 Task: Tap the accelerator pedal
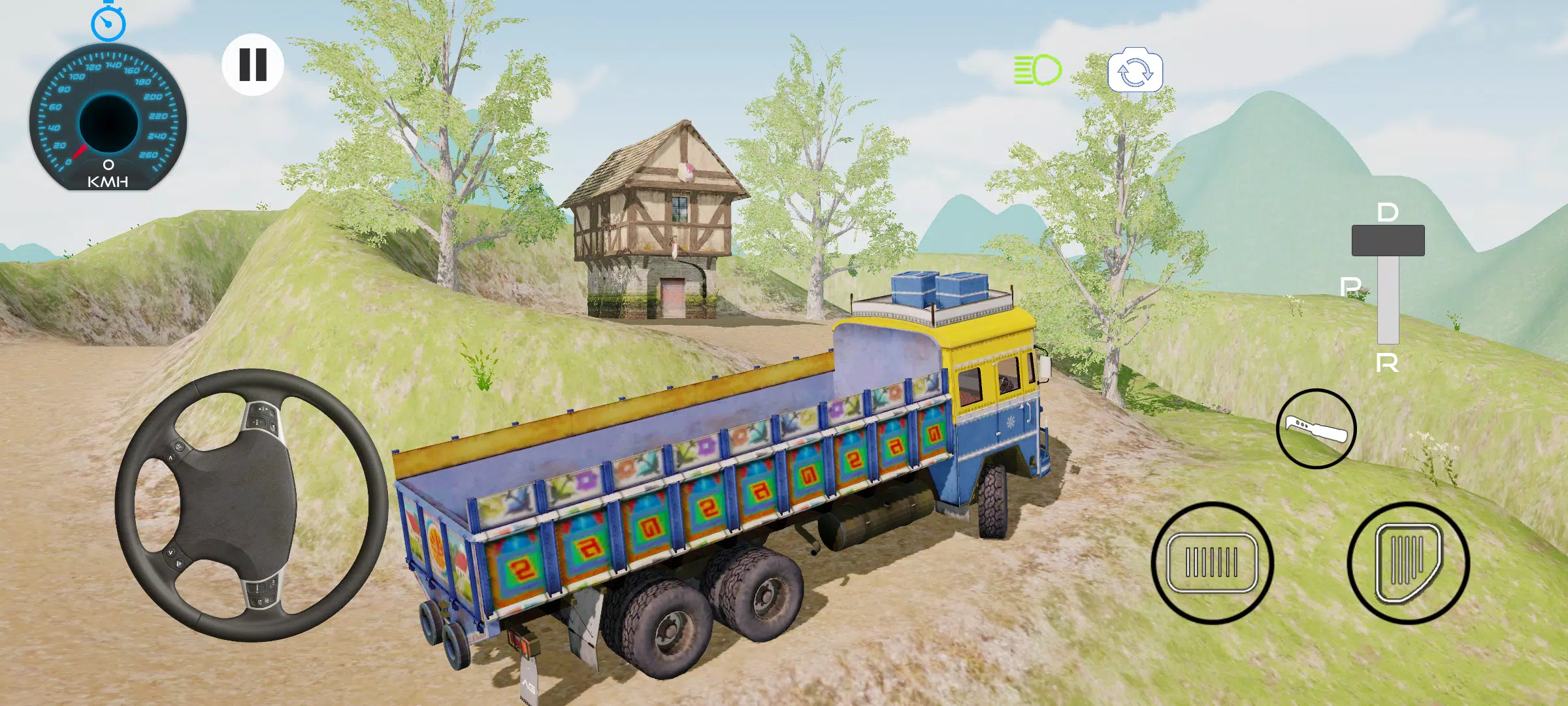pos(1408,563)
